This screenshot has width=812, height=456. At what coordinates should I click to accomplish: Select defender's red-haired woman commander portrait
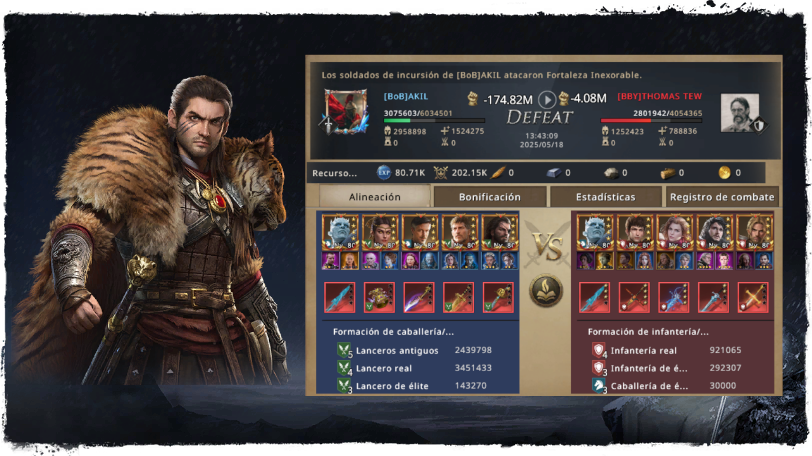pyautogui.click(x=673, y=232)
